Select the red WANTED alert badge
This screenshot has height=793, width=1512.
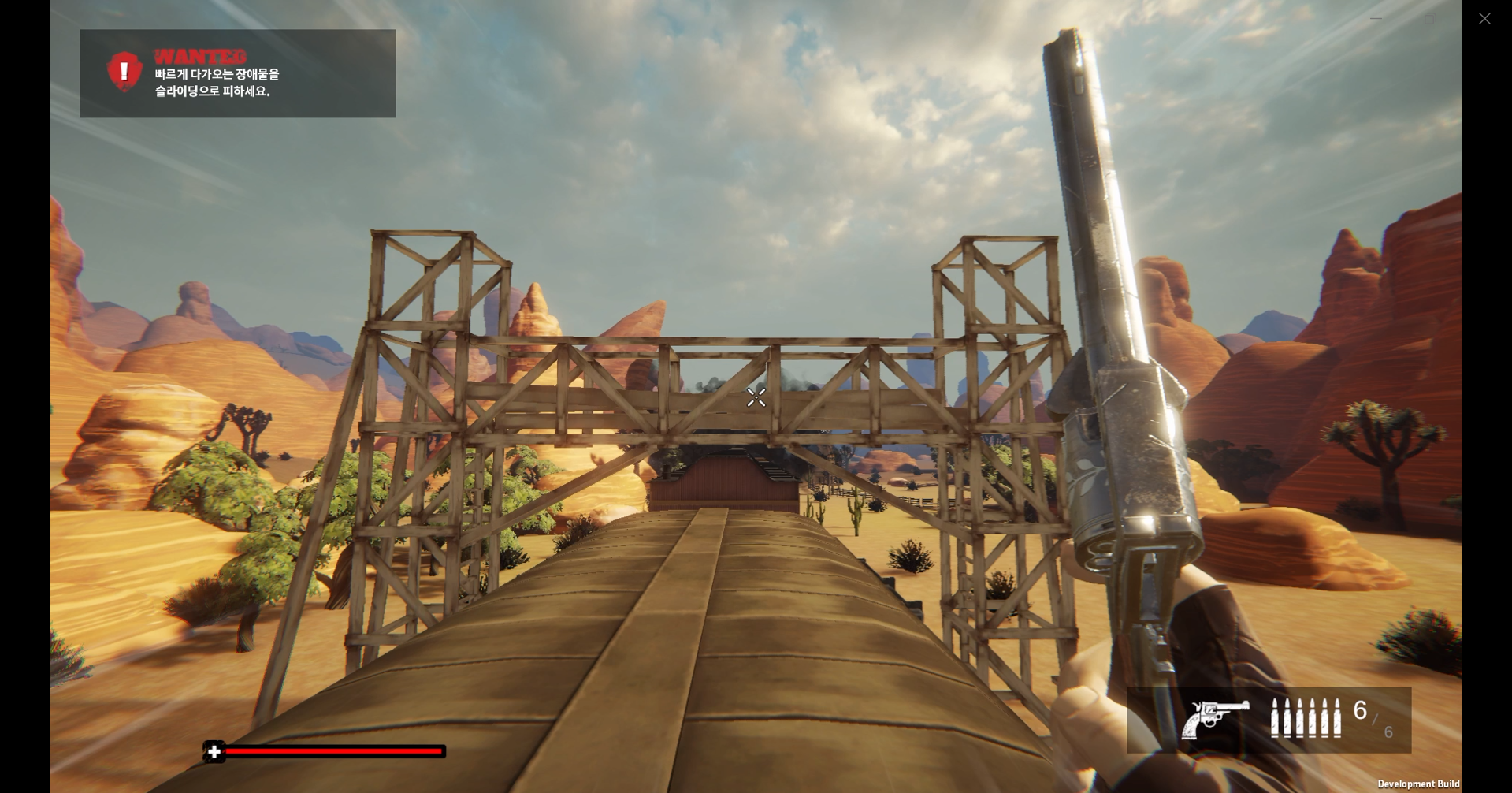point(124,72)
